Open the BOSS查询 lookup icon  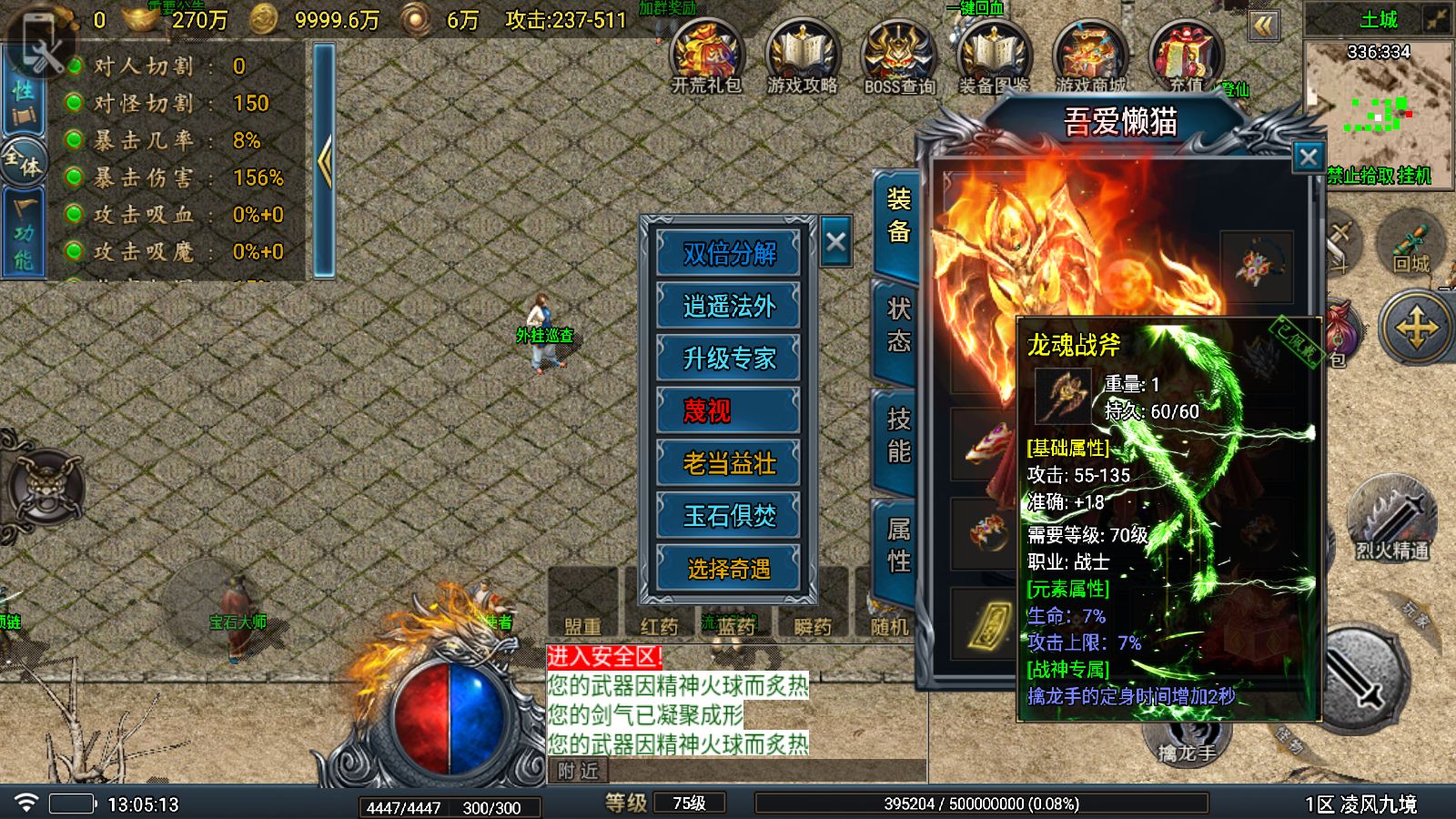click(899, 56)
